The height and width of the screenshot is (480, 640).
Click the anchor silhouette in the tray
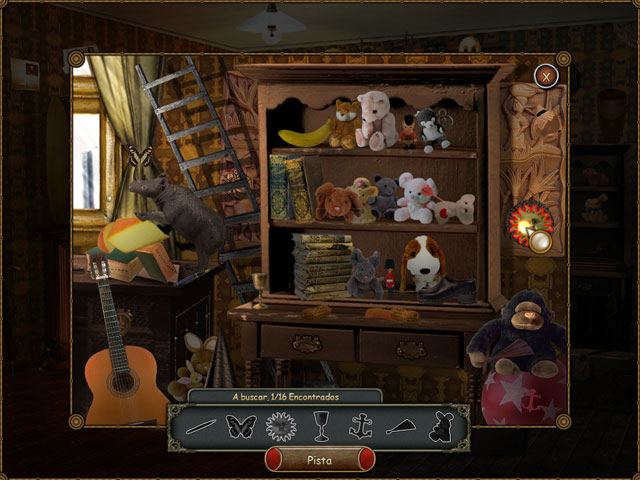pos(360,427)
